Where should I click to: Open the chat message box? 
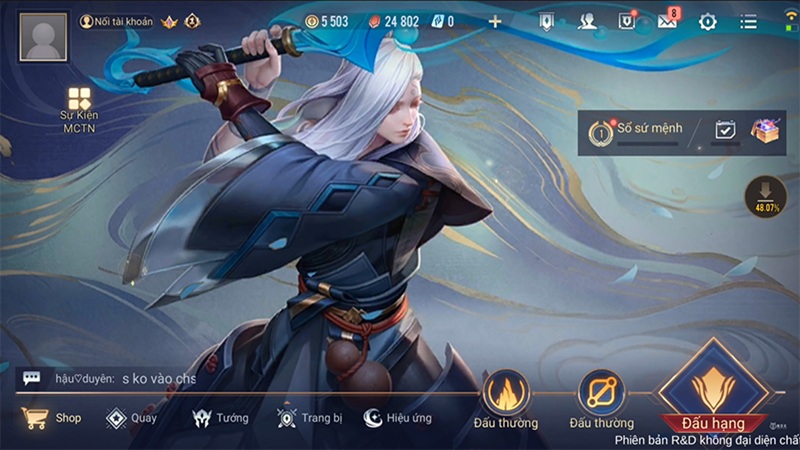[110, 379]
